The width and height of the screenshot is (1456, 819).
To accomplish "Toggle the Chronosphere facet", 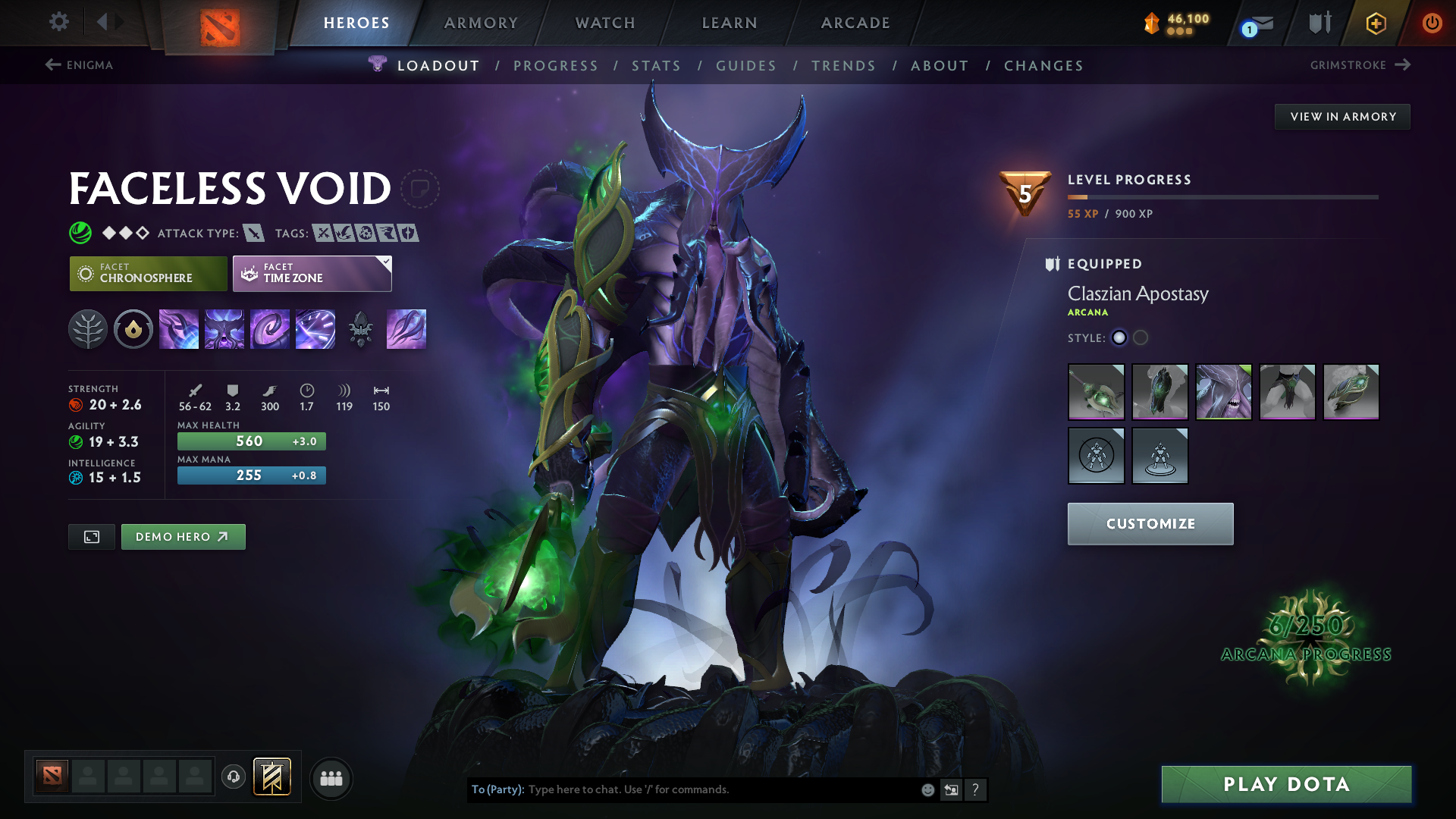I will tap(148, 273).
